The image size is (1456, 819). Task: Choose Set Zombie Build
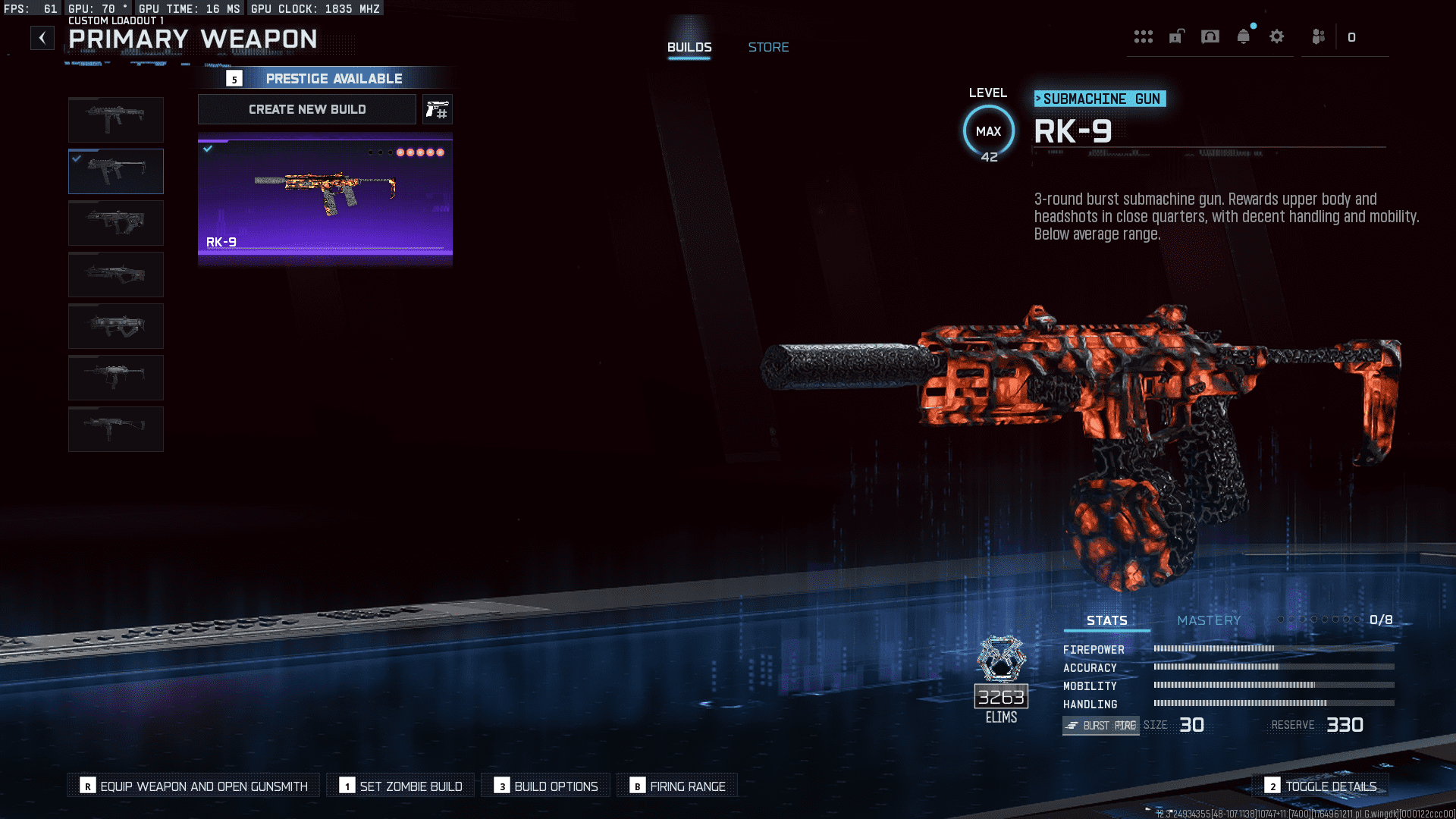(x=400, y=786)
